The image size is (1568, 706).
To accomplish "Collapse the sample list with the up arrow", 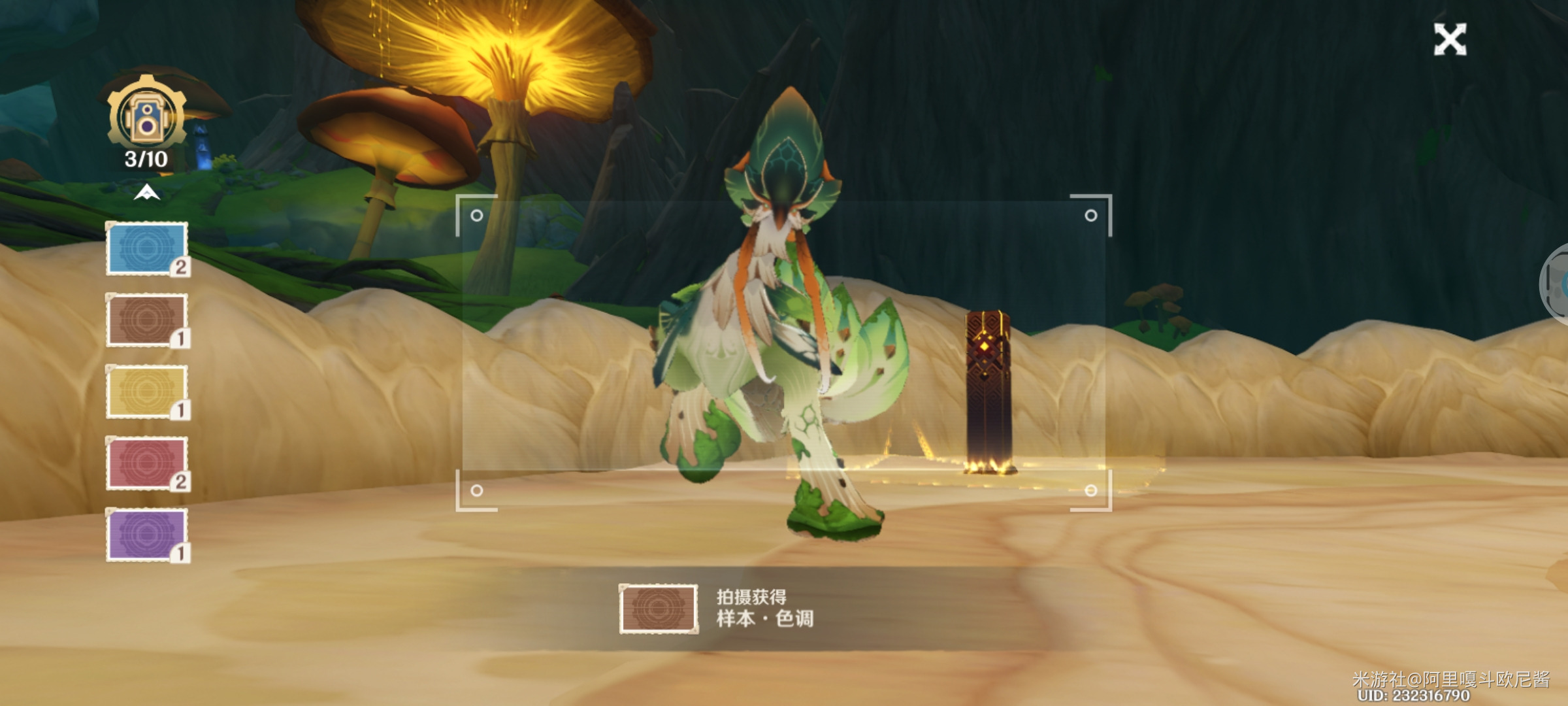I will 147,192.
